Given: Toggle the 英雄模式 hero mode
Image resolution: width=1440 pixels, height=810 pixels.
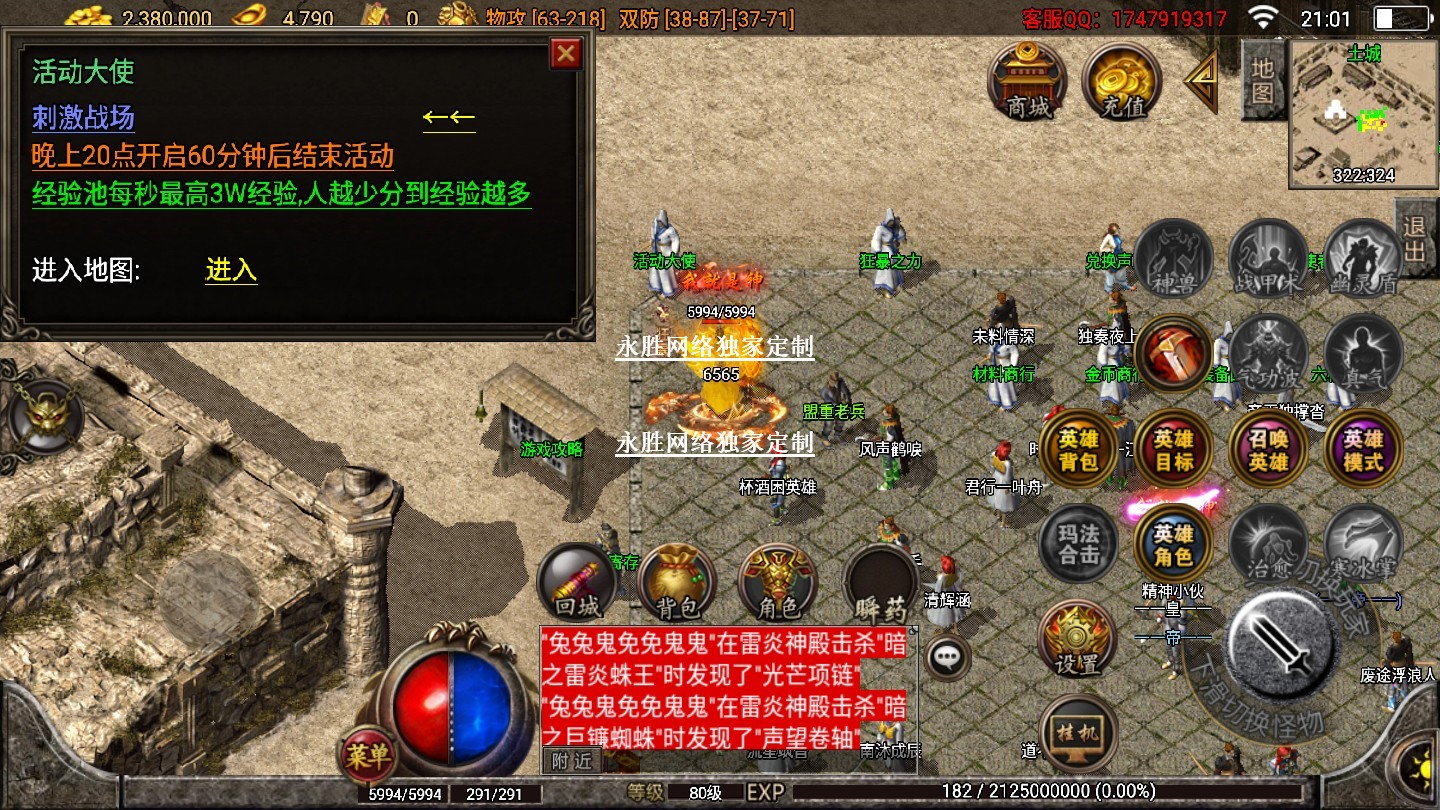Looking at the screenshot, I should 1363,450.
